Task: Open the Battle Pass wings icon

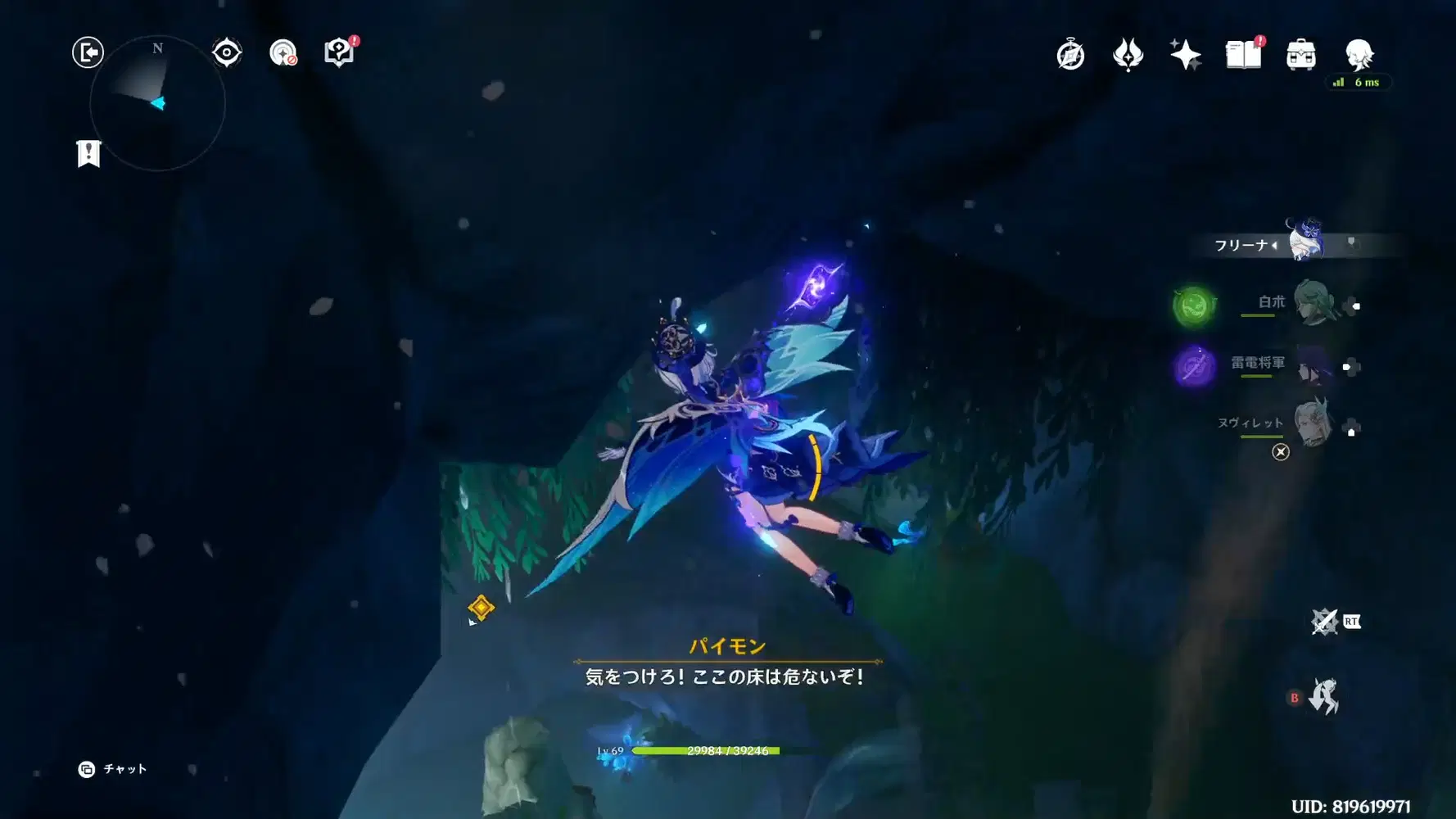Action: pyautogui.click(x=1128, y=53)
